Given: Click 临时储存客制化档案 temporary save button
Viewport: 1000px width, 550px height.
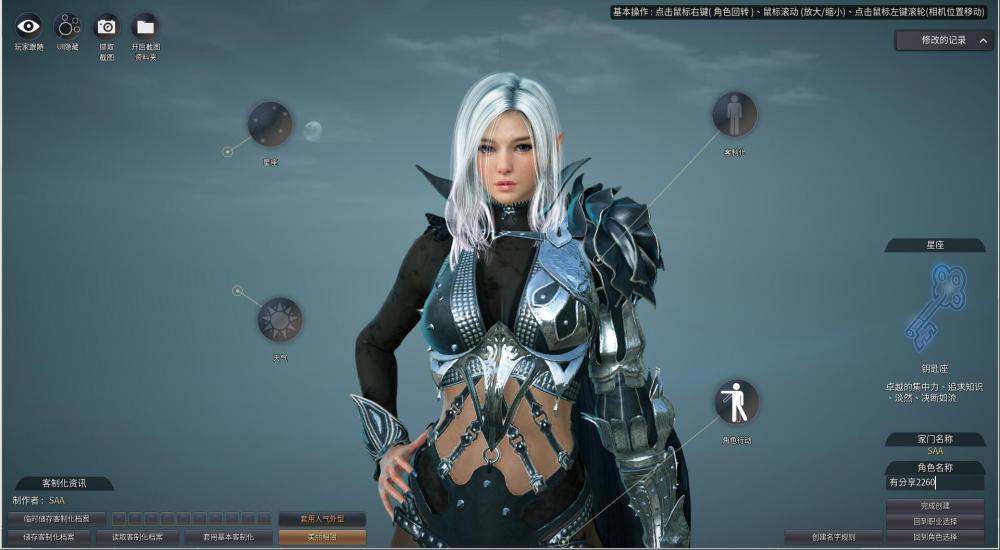Looking at the screenshot, I should coord(57,519).
